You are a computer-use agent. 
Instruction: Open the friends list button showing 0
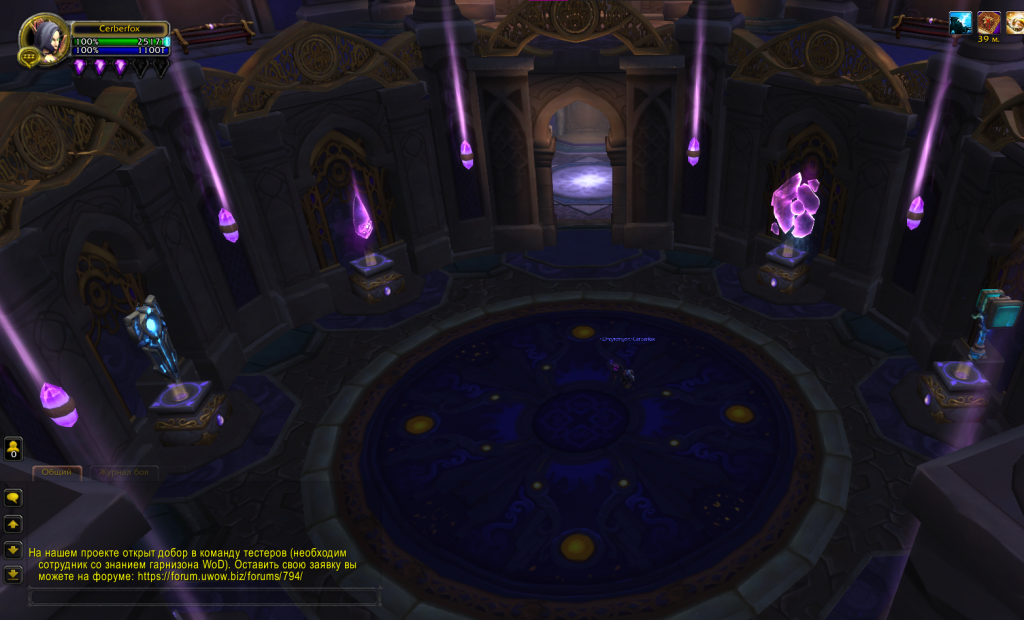pos(14,448)
